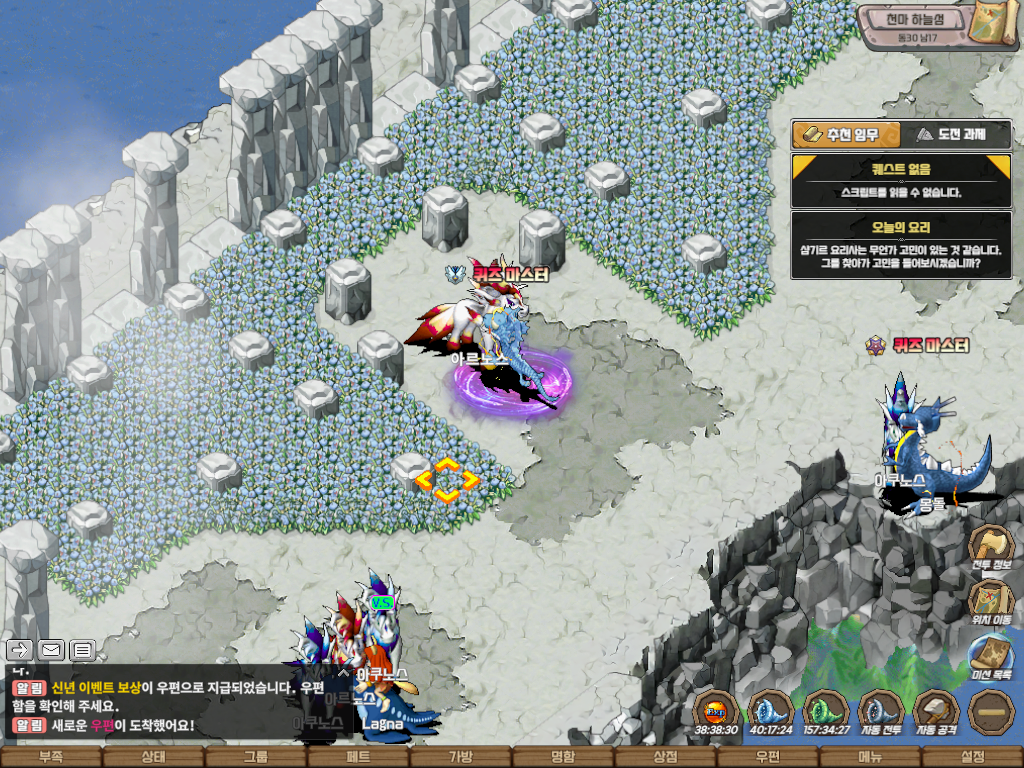This screenshot has width=1024, height=768.
Task: Open the 메뉴 main menu
Action: (870, 757)
